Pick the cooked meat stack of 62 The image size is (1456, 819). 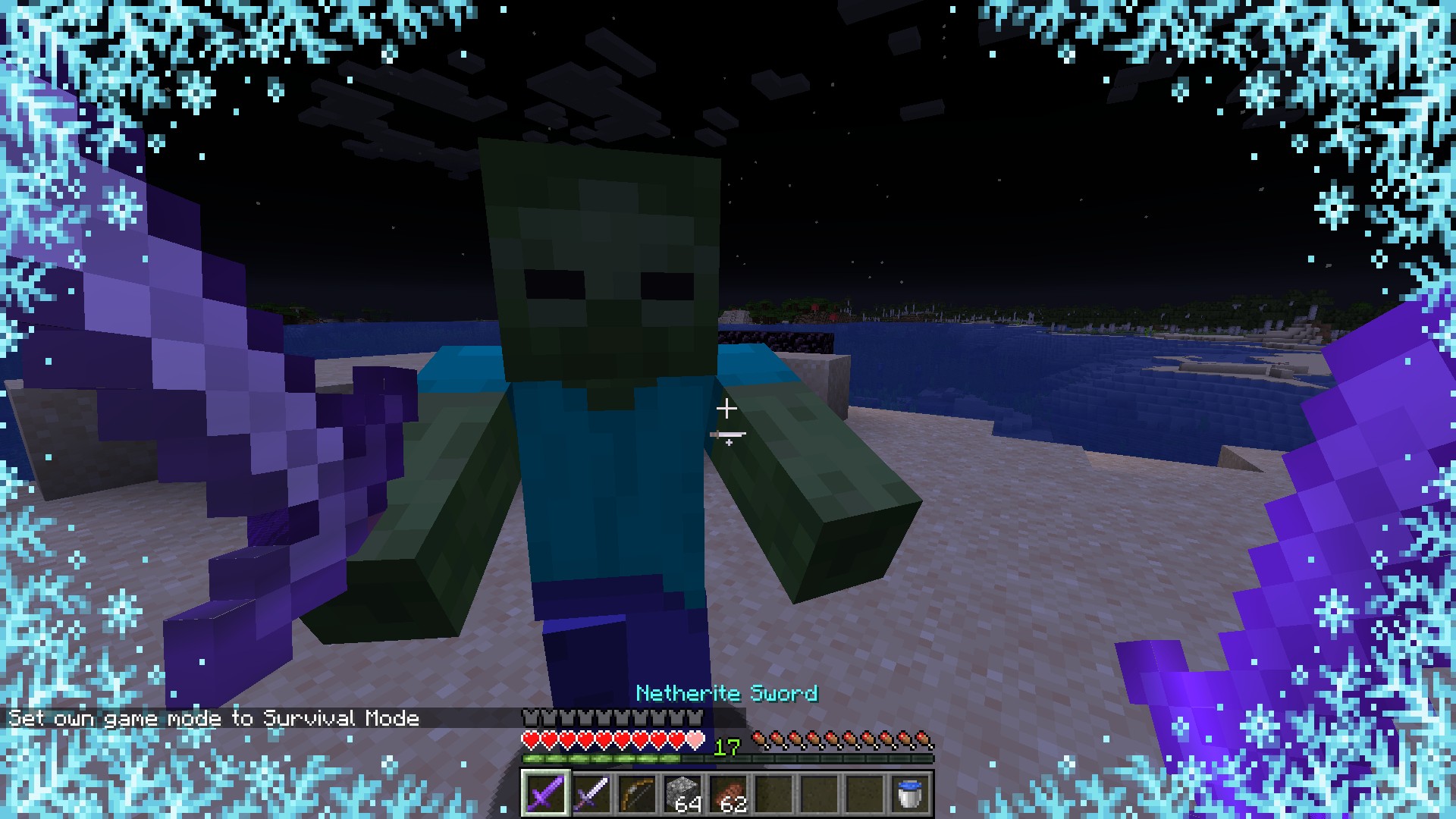(x=727, y=793)
